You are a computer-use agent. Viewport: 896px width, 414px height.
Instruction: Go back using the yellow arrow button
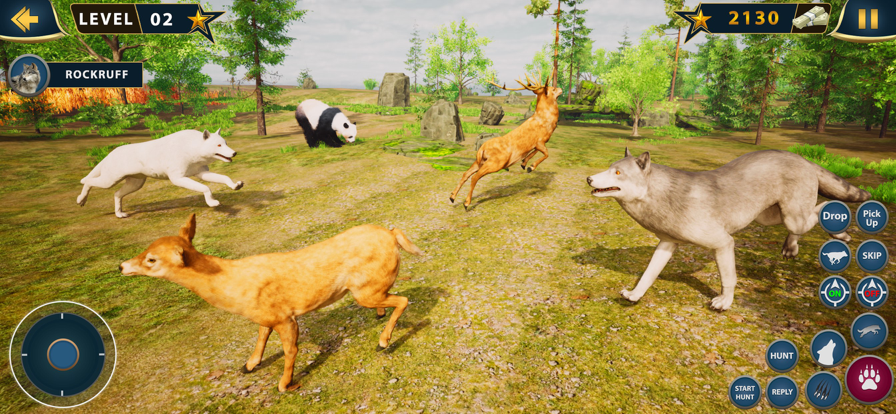25,18
